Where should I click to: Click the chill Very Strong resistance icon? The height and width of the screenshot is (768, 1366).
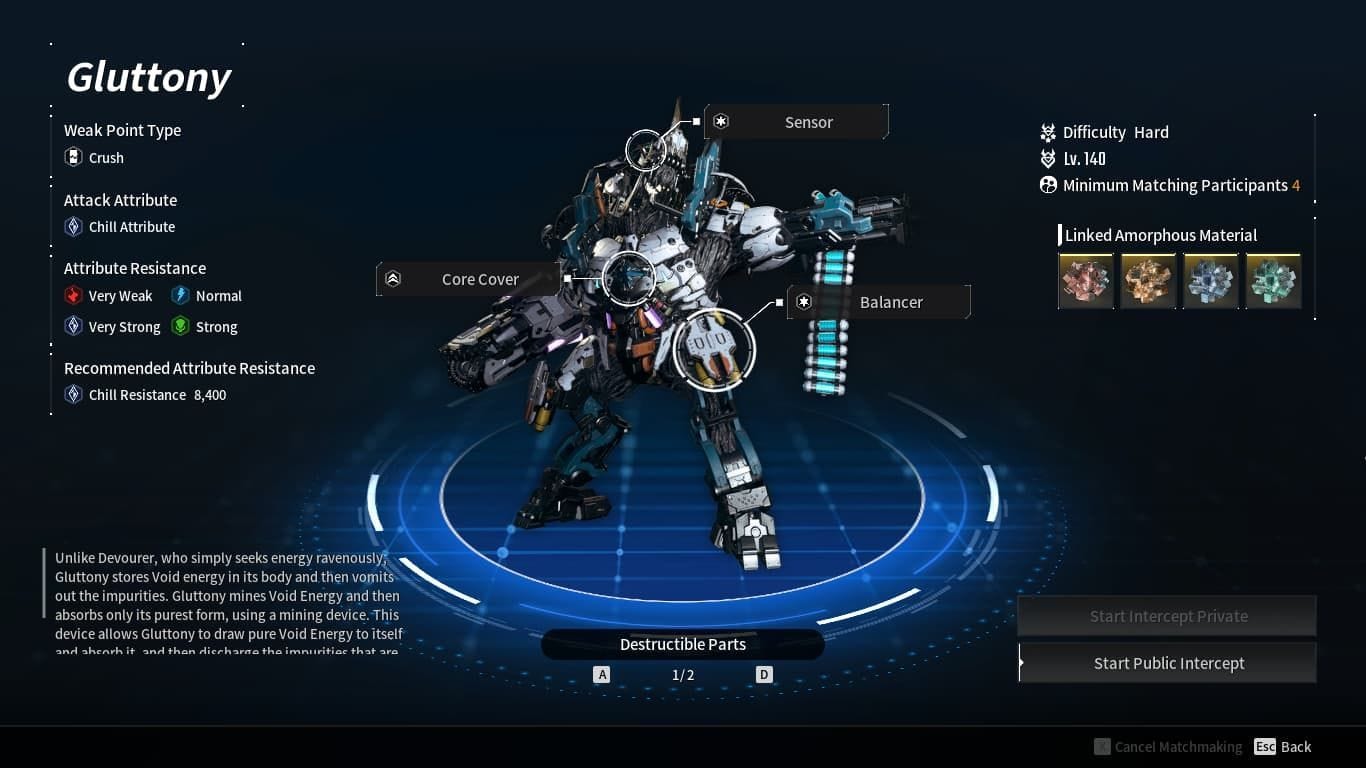[x=72, y=326]
